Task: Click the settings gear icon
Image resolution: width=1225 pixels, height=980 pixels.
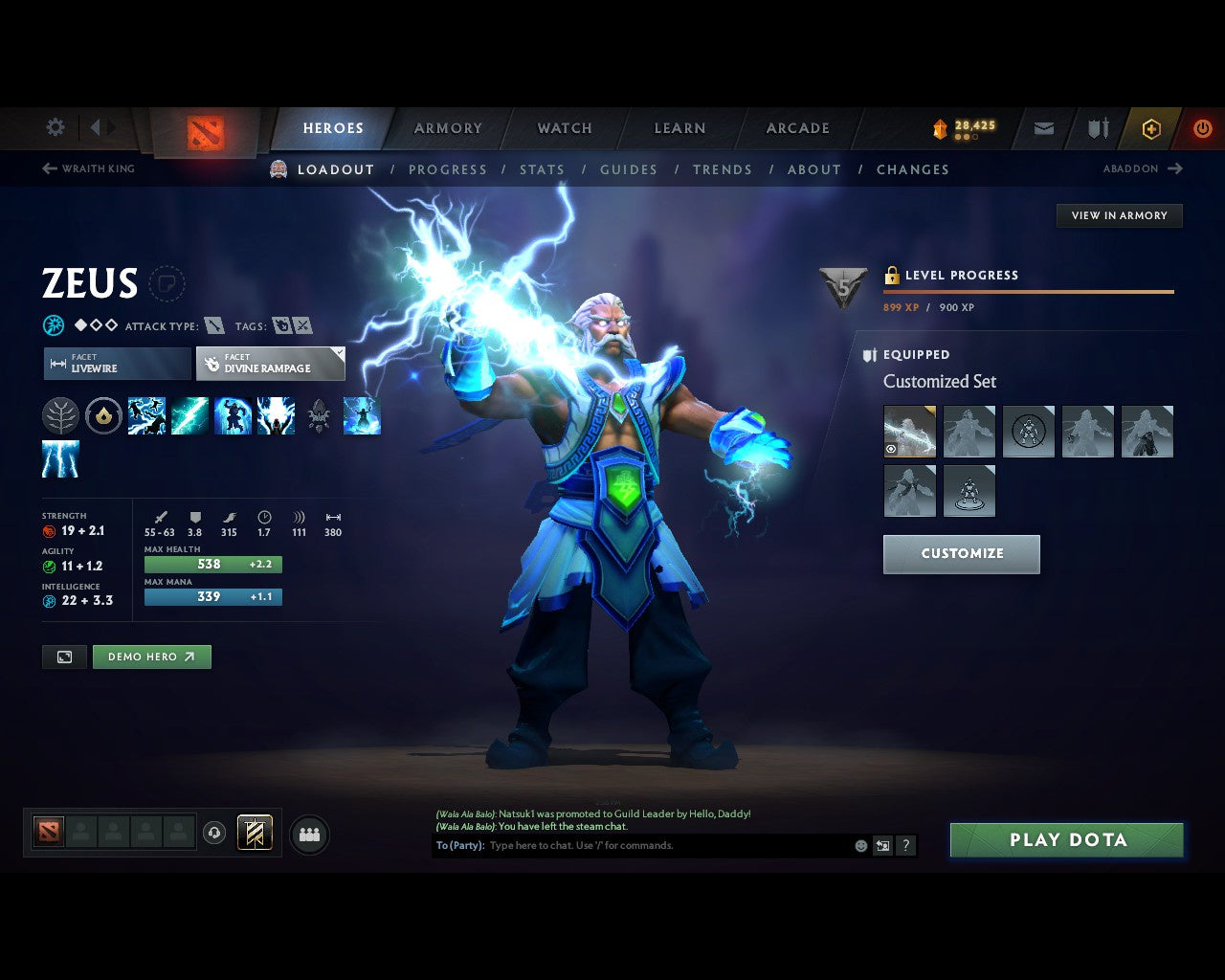Action: point(55,127)
